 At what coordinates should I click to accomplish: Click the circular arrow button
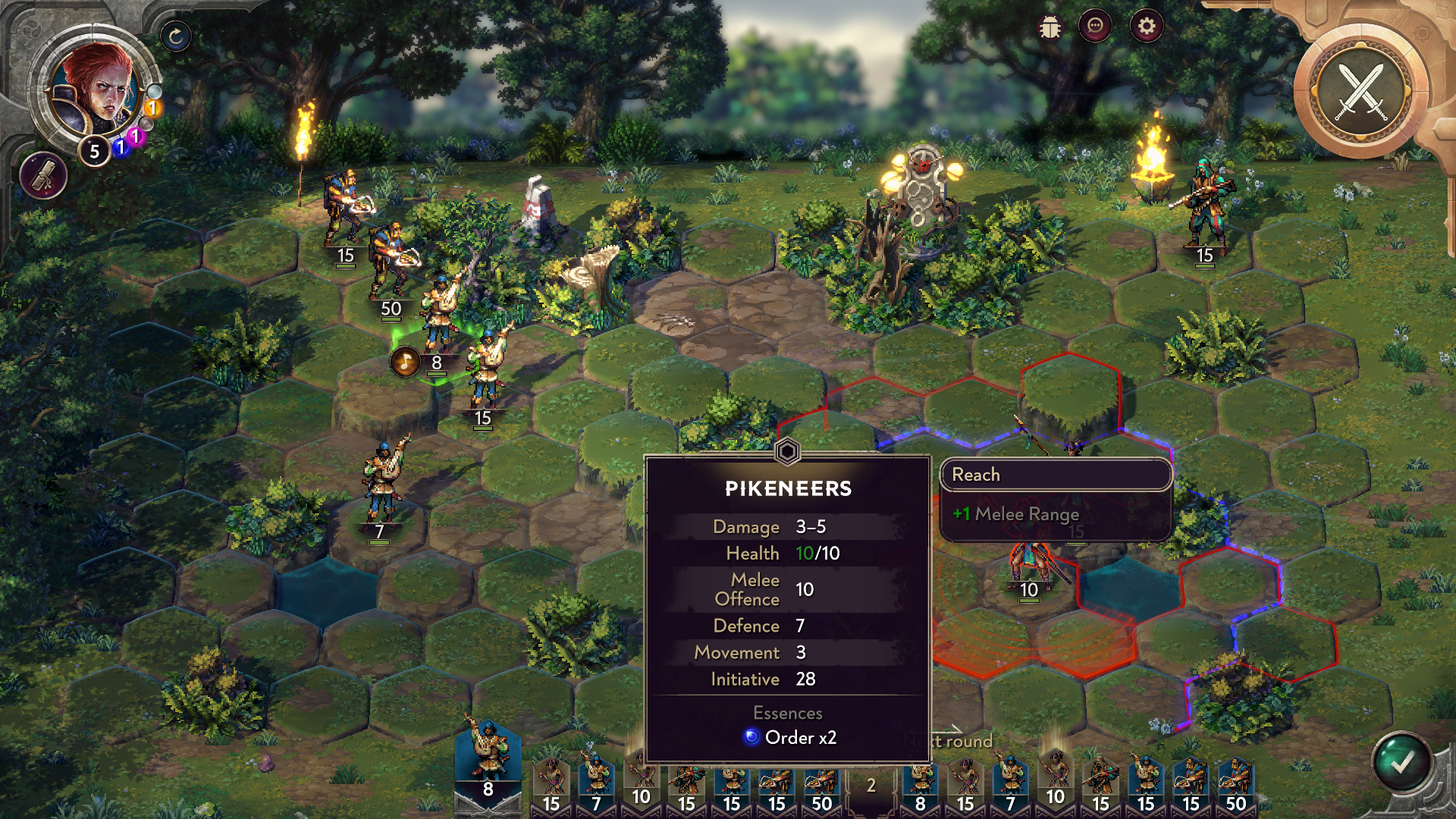click(176, 36)
